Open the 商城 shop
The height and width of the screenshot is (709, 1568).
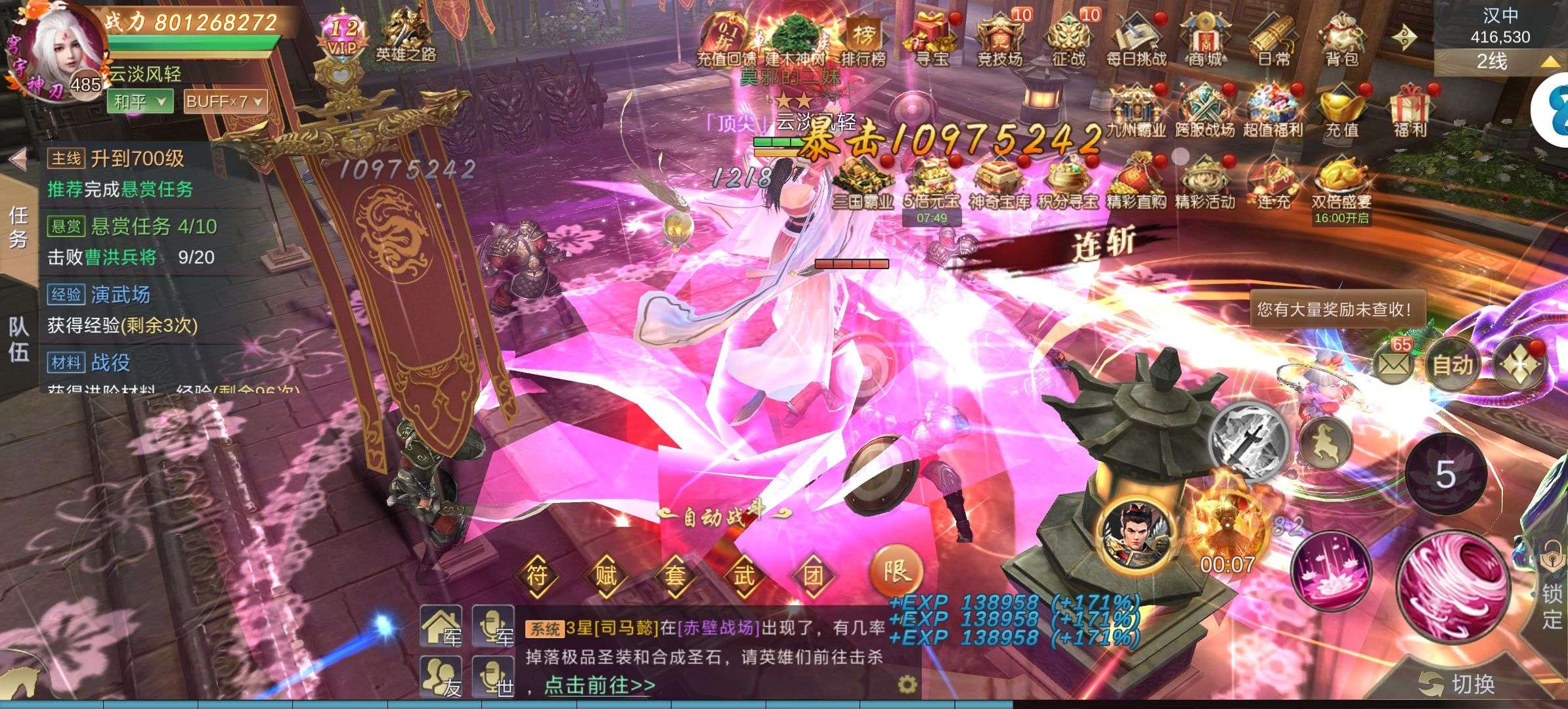[1206, 41]
